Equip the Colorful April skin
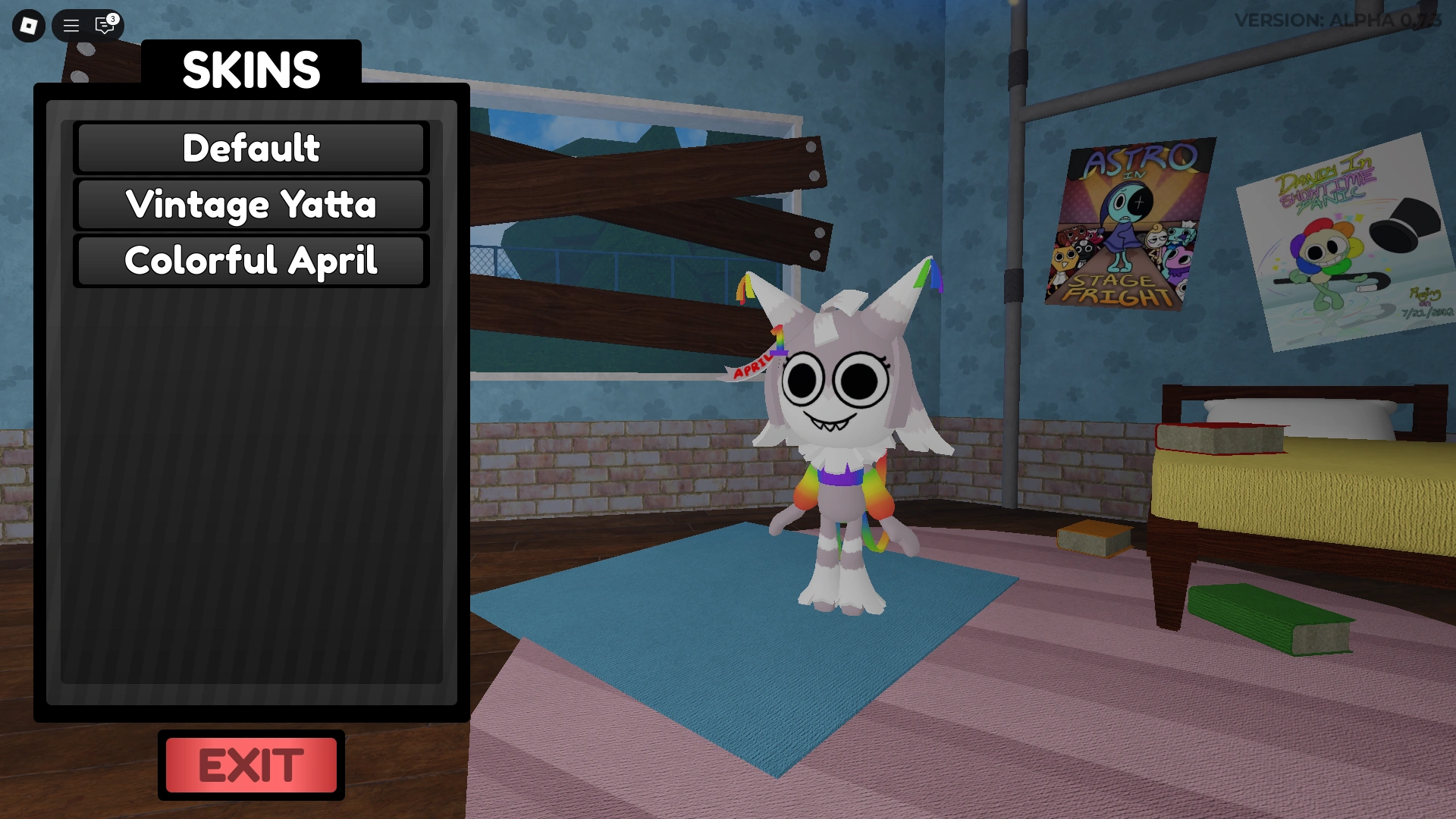 coord(250,260)
